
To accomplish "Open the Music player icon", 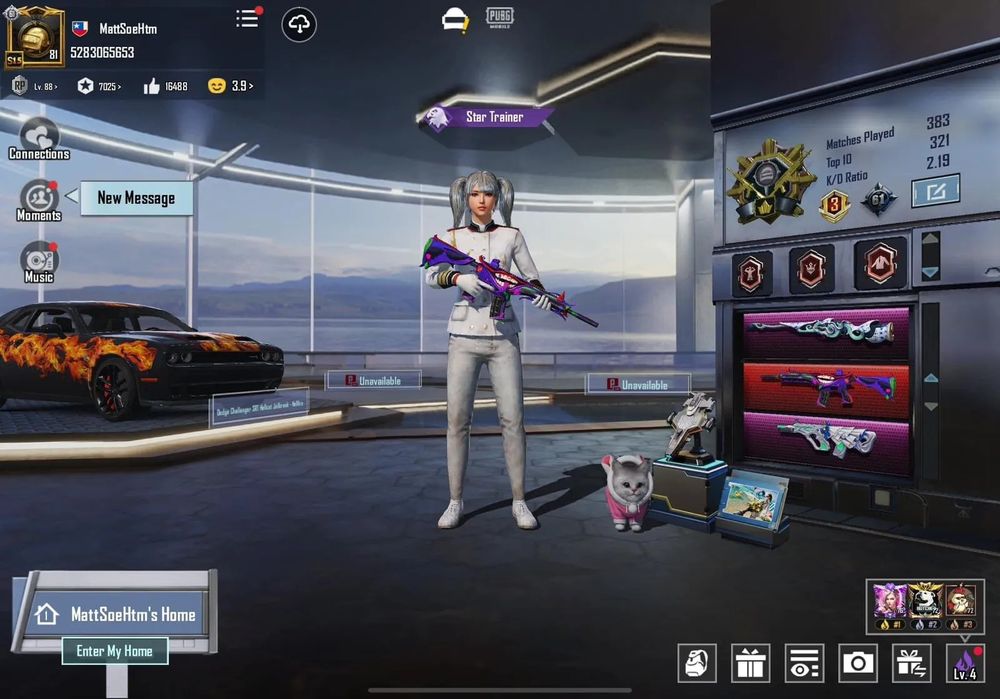I will click(x=39, y=262).
